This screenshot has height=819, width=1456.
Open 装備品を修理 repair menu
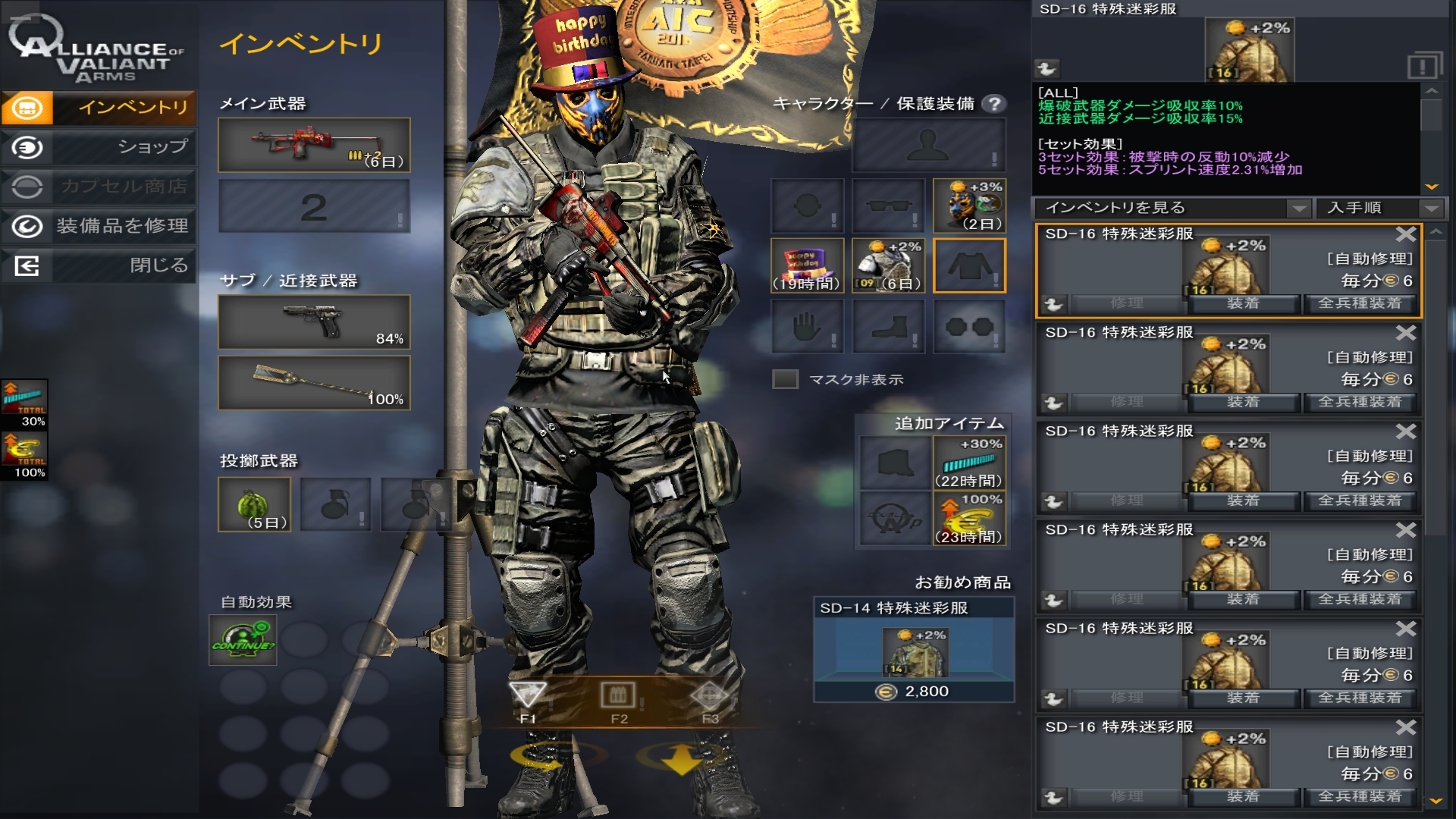tap(99, 226)
